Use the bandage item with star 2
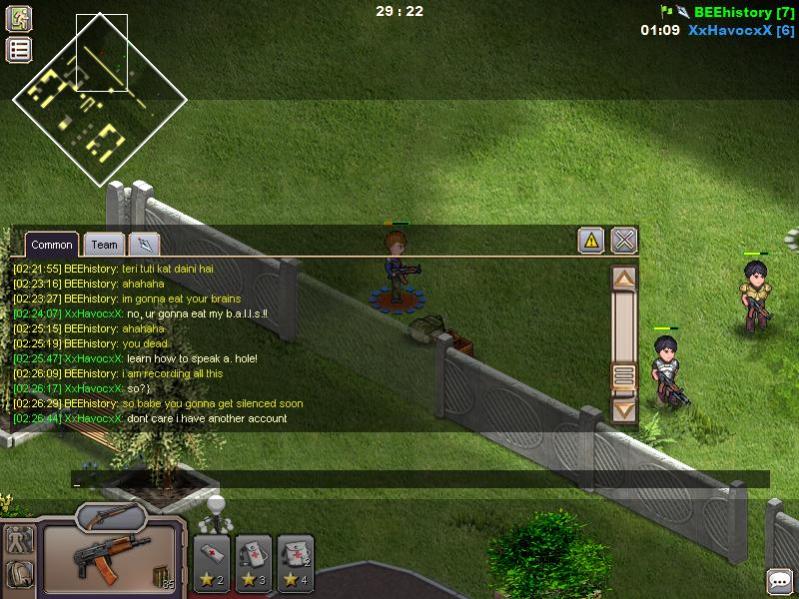The image size is (799, 599). click(212, 561)
